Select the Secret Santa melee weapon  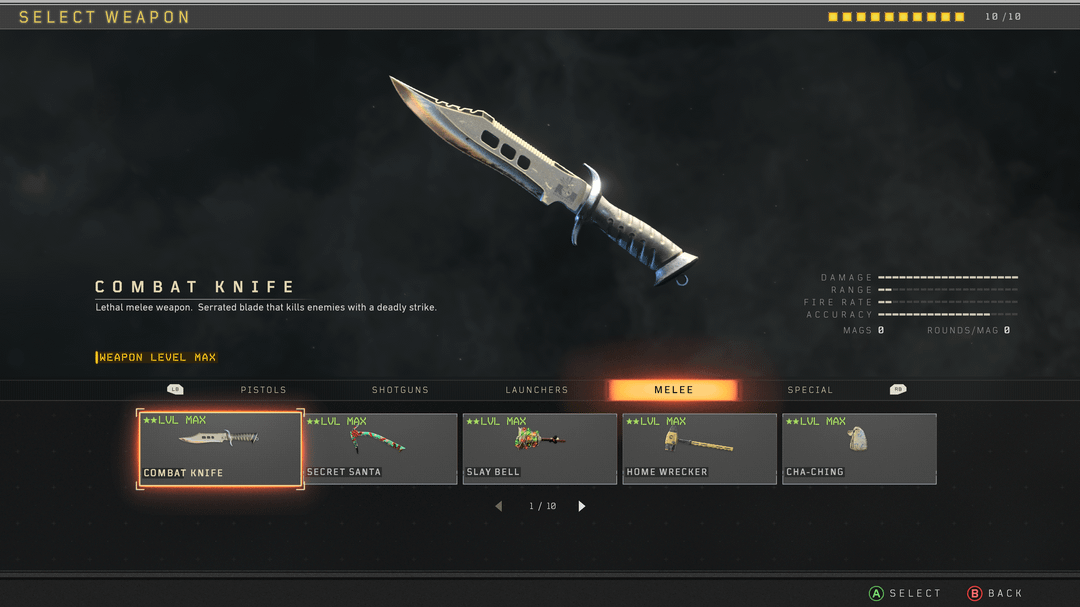click(x=380, y=449)
